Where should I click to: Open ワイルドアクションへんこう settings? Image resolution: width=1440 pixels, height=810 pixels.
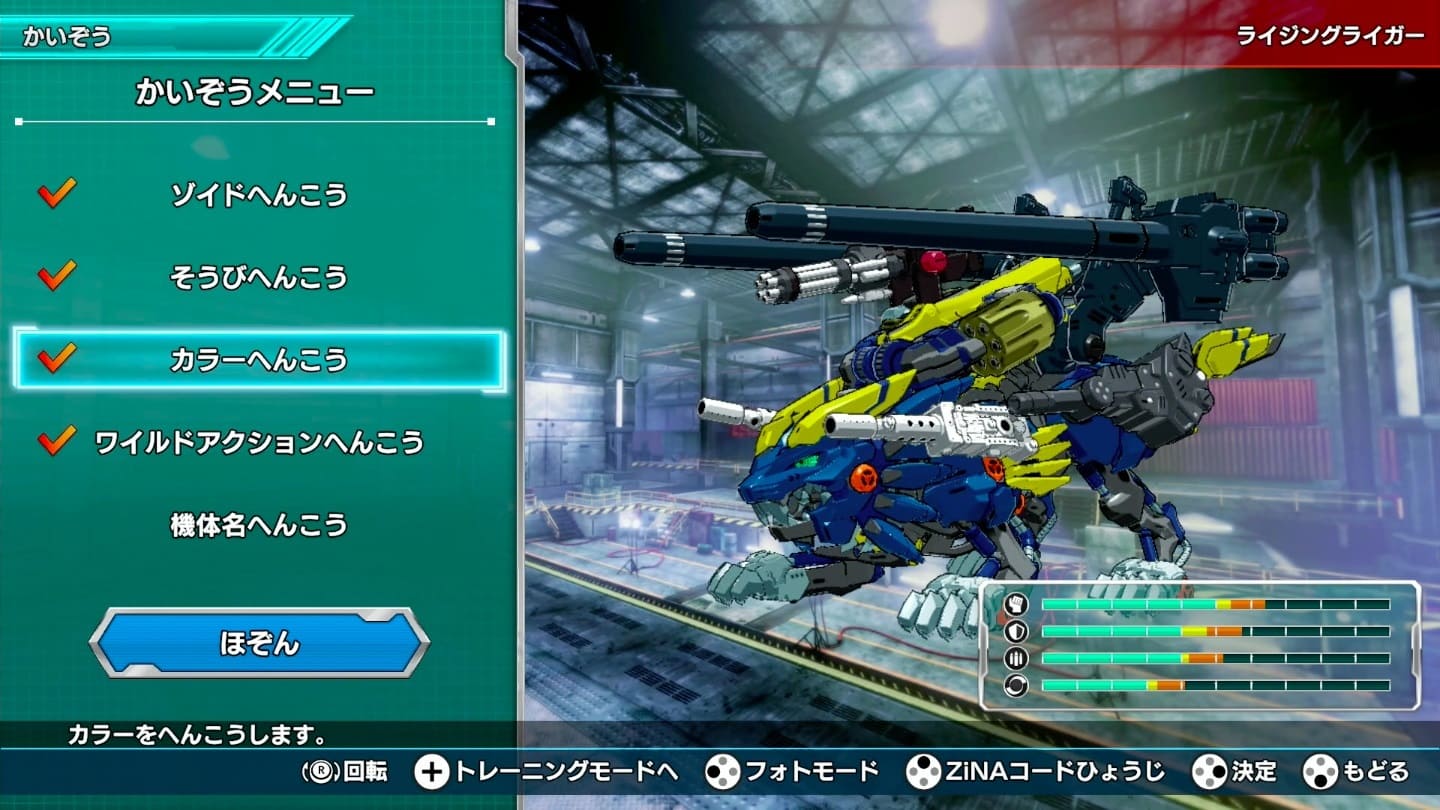pyautogui.click(x=259, y=442)
